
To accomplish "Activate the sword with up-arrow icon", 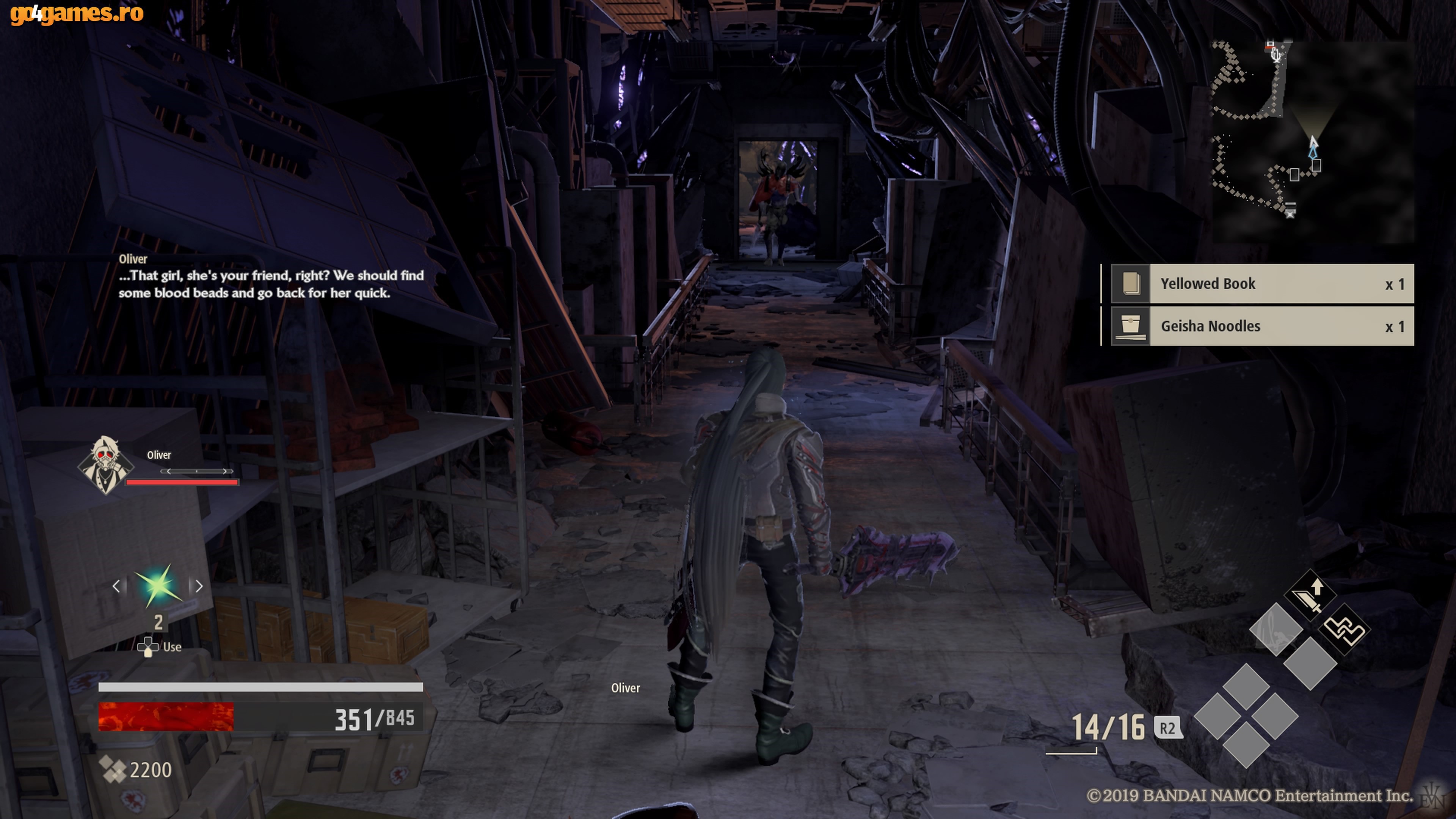I will (1310, 595).
